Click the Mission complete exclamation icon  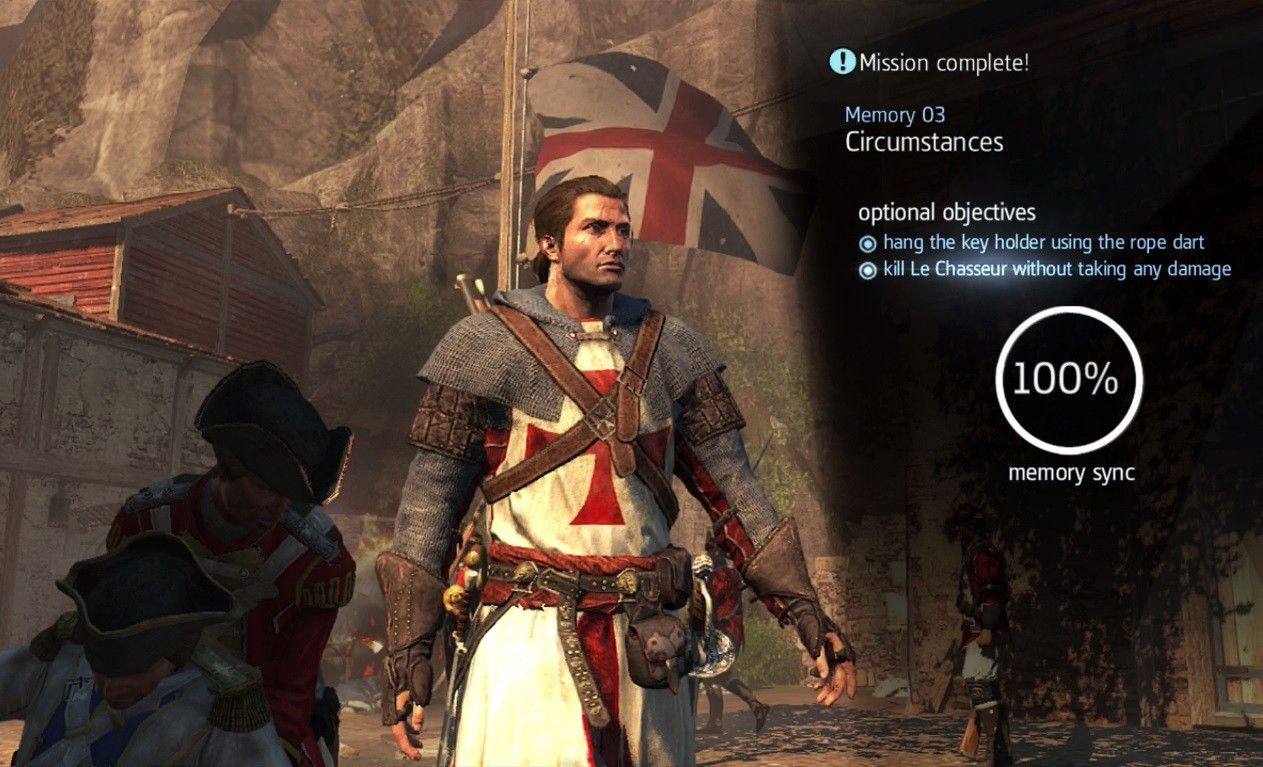point(842,63)
